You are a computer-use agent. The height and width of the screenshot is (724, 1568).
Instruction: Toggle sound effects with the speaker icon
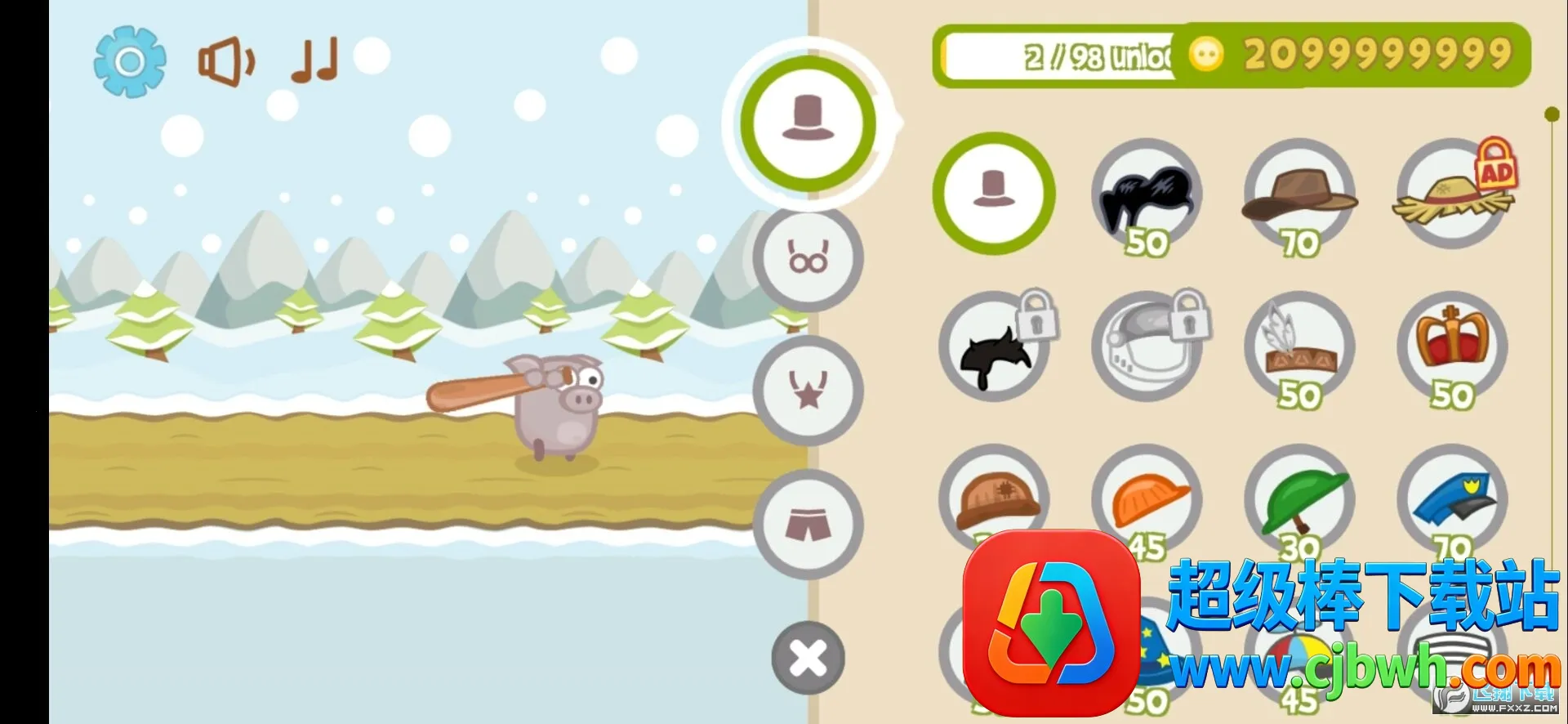(x=226, y=61)
